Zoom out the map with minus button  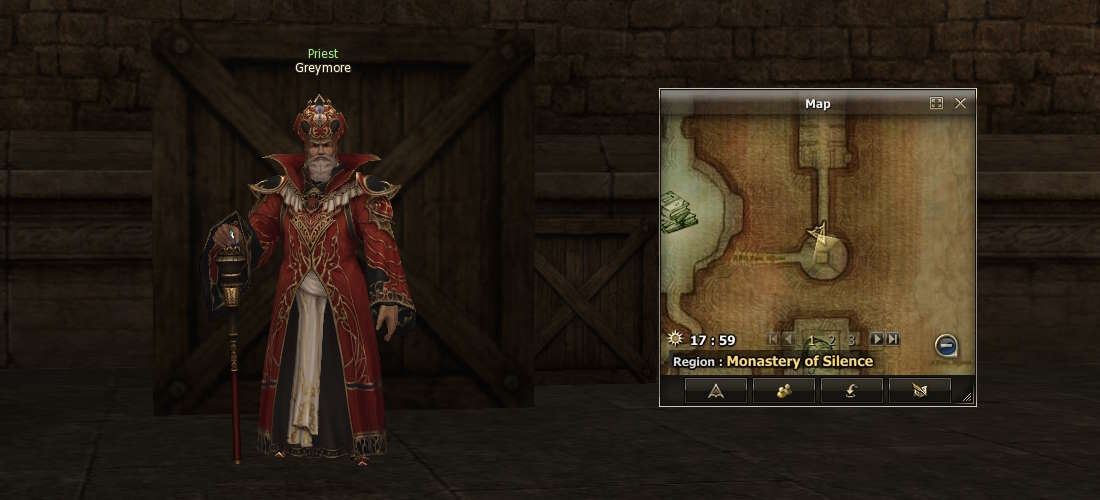[946, 346]
